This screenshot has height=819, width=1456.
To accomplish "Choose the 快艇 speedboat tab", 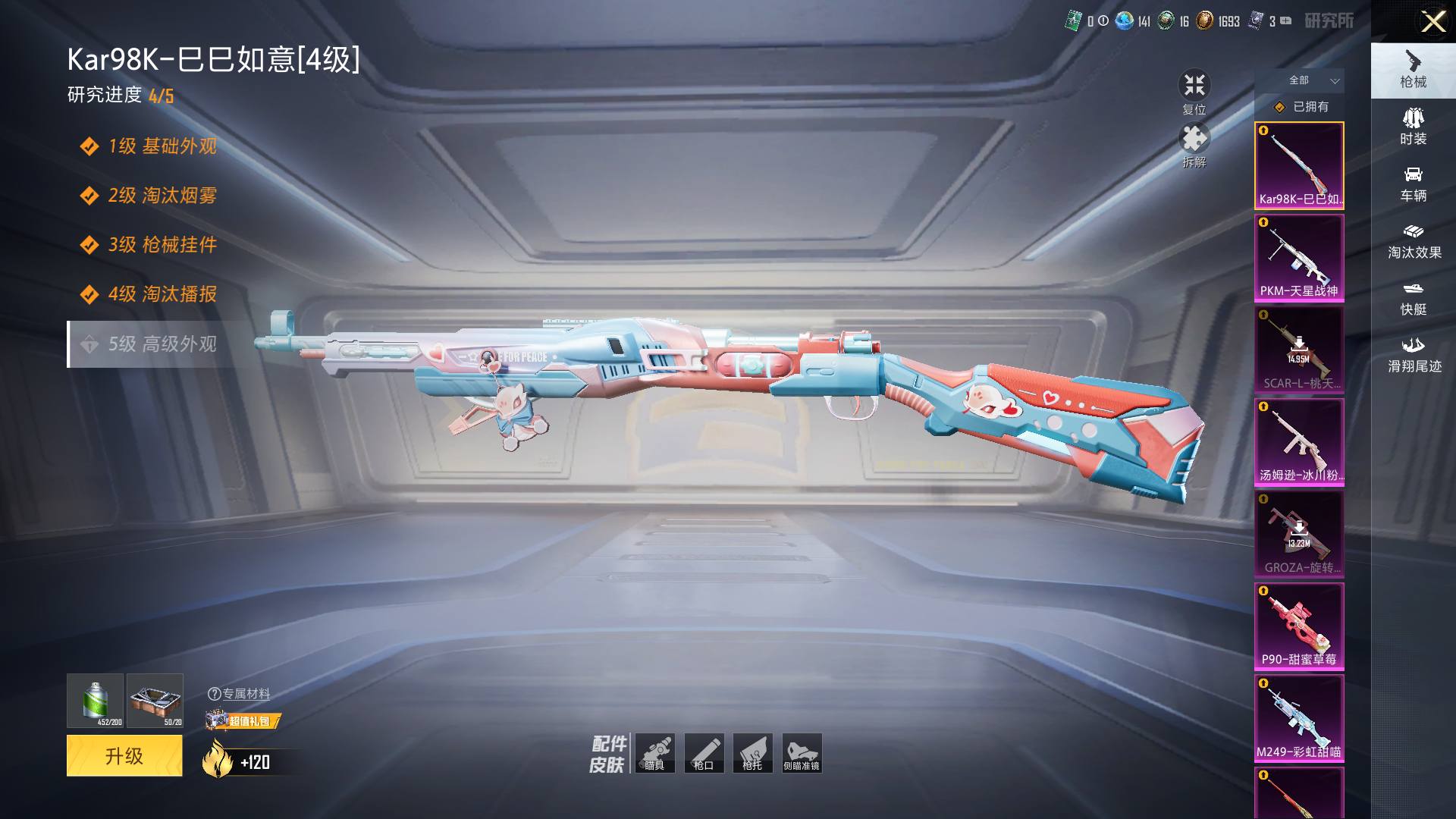I will (1413, 297).
